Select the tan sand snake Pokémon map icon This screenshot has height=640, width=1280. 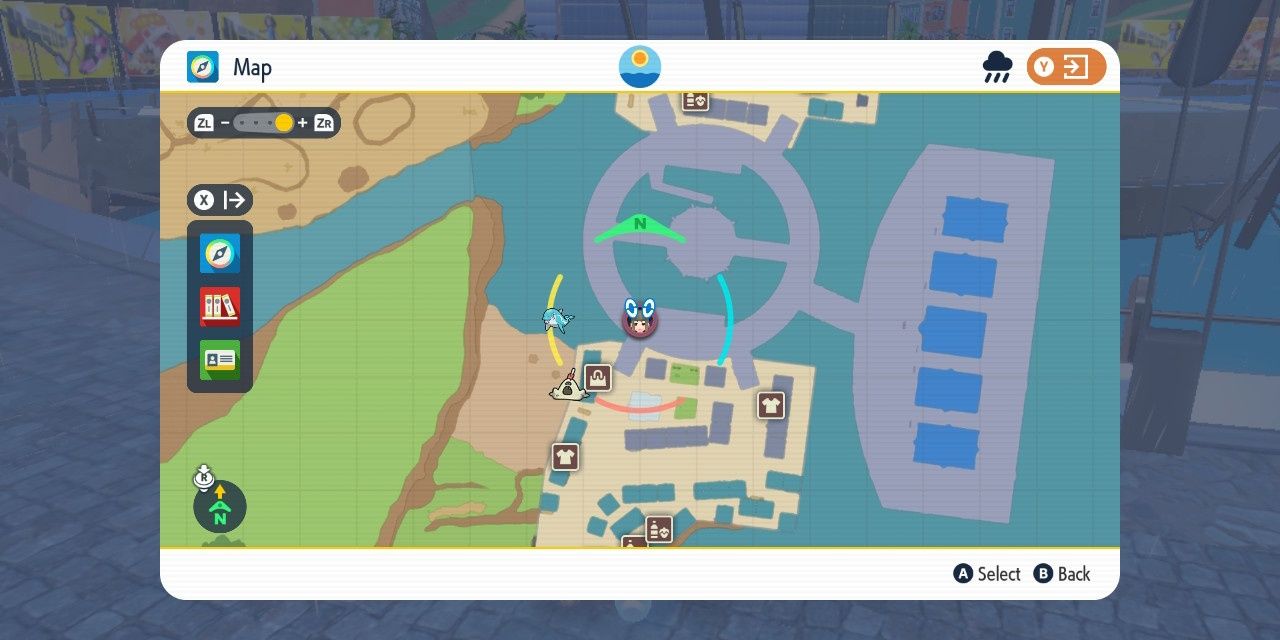click(x=567, y=387)
